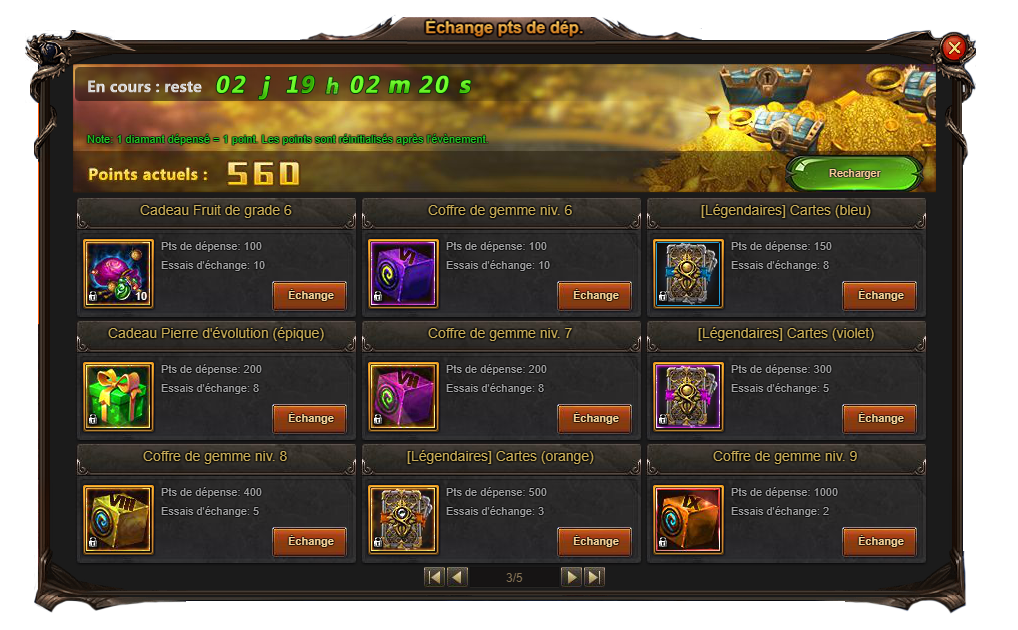Screen dimensions: 1018x630
Task: Exchange for Légendaires Cartes (orange)
Action: (x=595, y=541)
